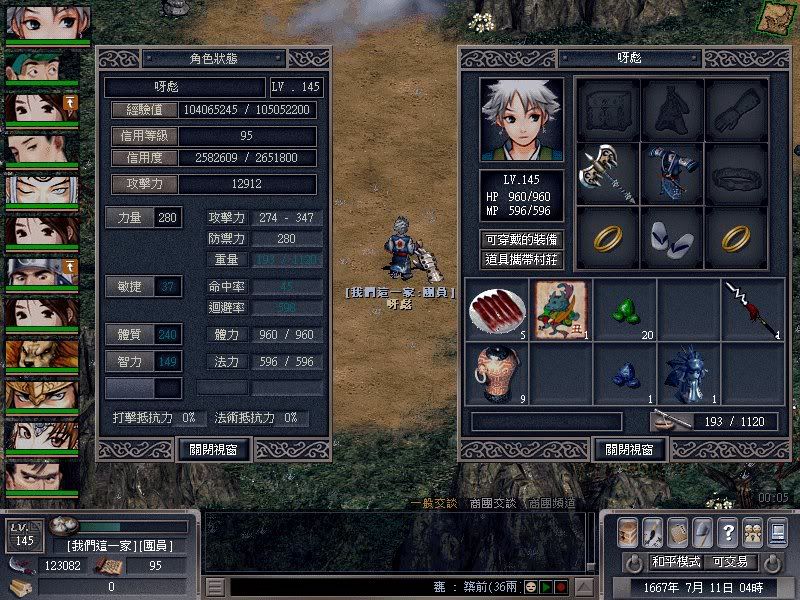Select the blue helmet item

coord(688,373)
